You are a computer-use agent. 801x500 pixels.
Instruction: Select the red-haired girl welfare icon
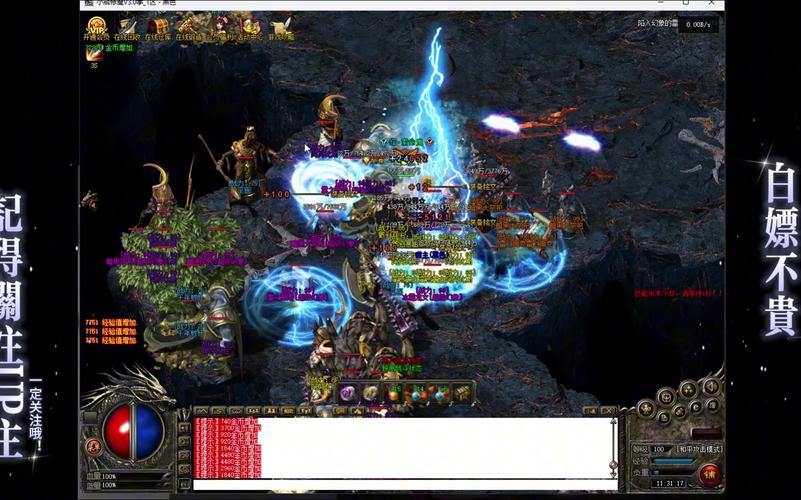(222, 27)
